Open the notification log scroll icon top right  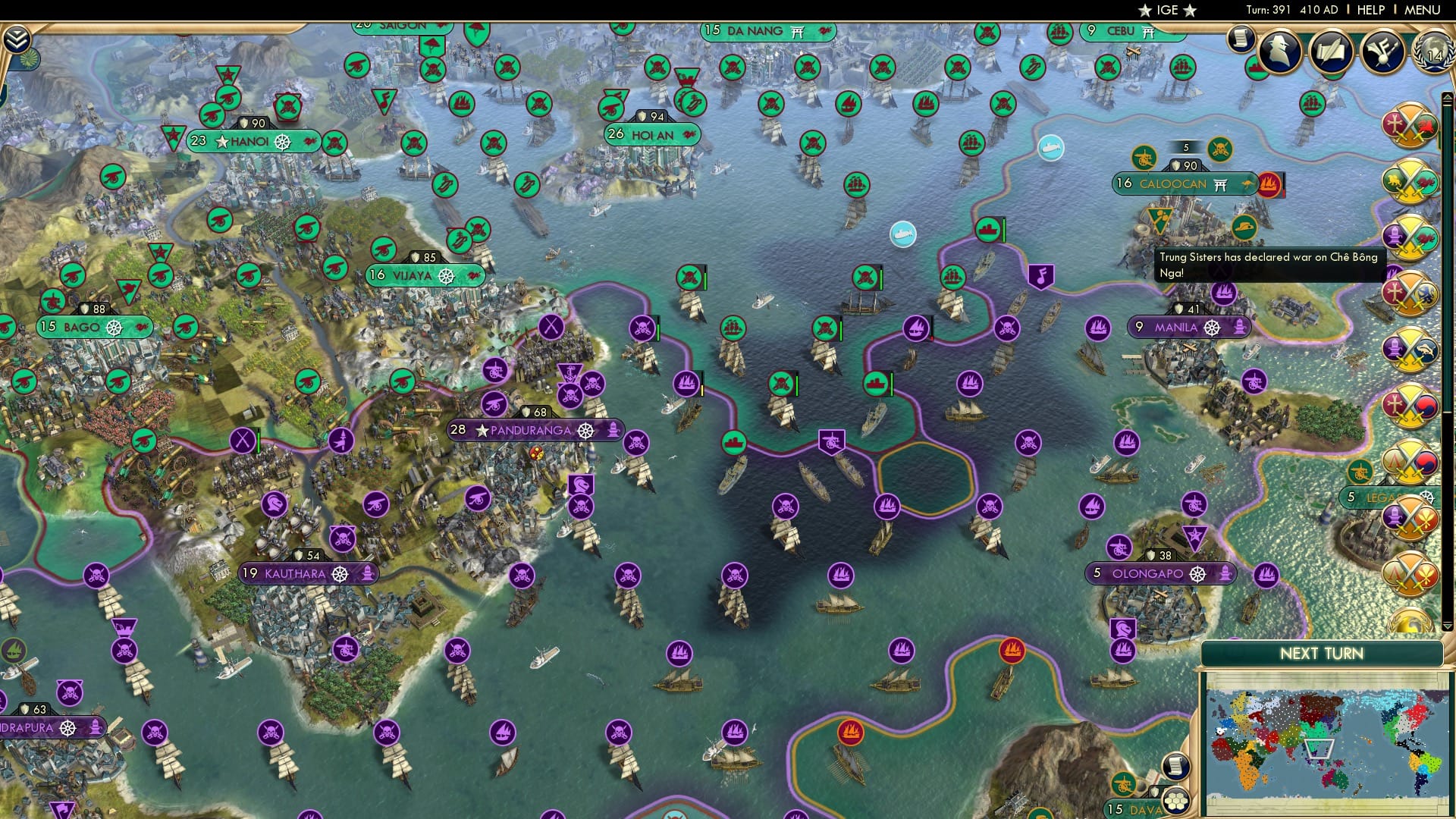tap(1241, 36)
